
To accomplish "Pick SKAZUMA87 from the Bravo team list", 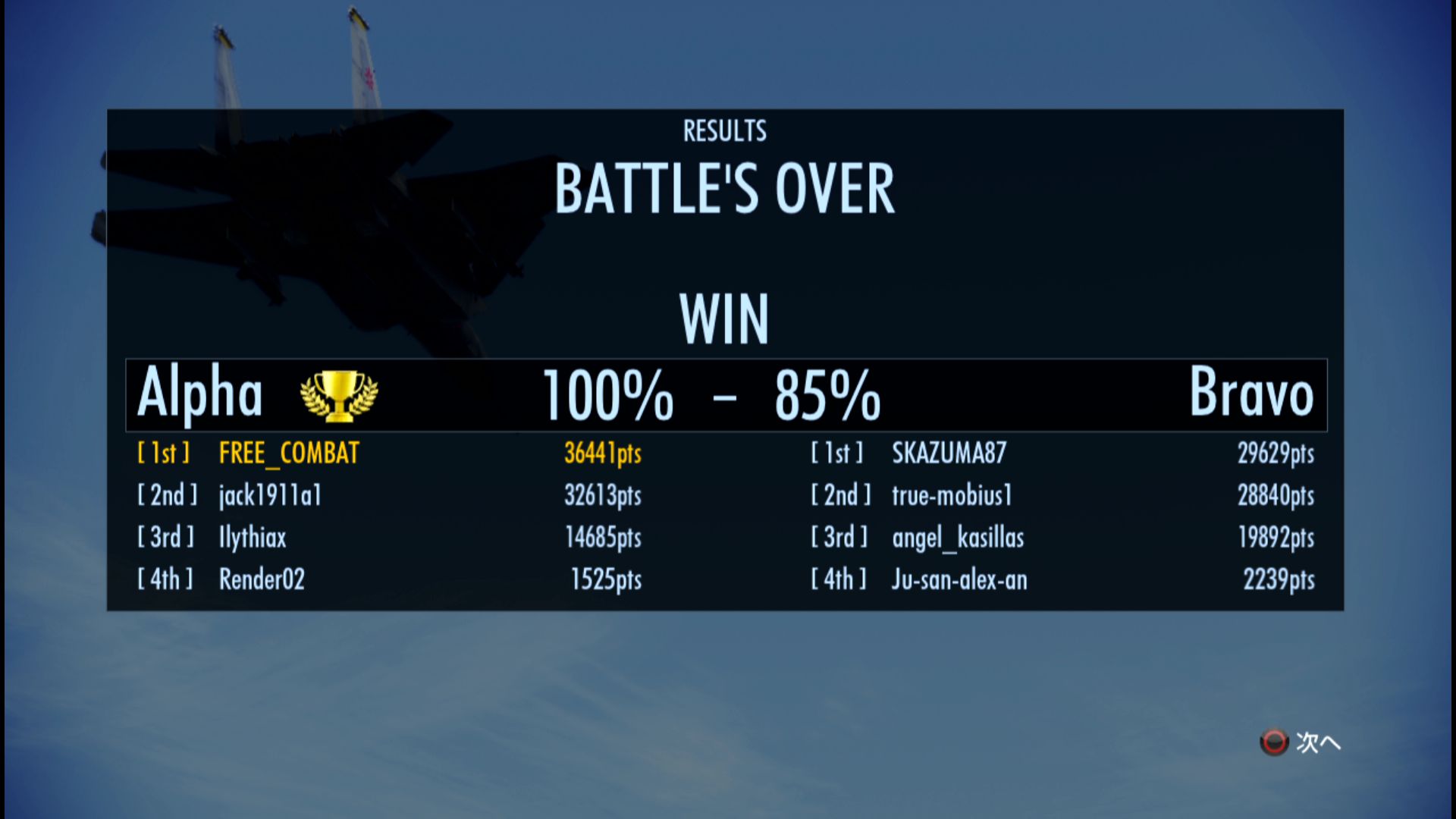I will 949,453.
